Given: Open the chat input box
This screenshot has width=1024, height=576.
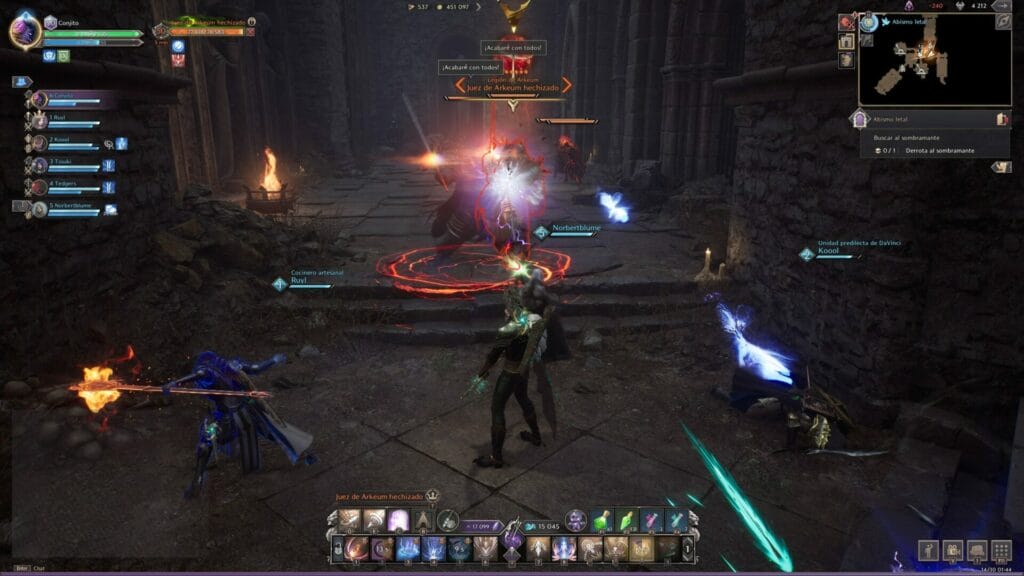Looking at the screenshot, I should [x=40, y=568].
